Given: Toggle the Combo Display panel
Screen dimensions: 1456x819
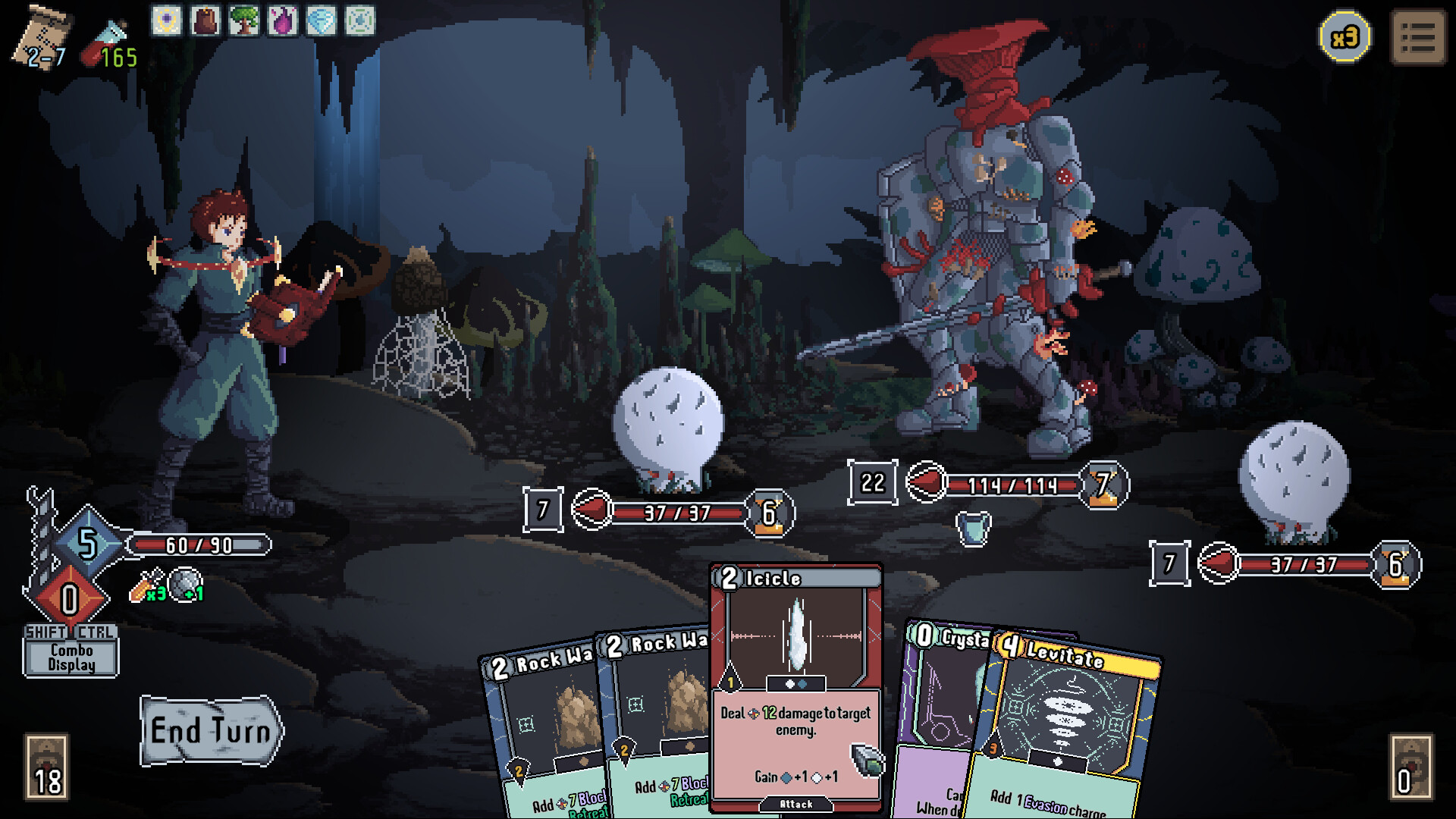Looking at the screenshot, I should (71, 657).
